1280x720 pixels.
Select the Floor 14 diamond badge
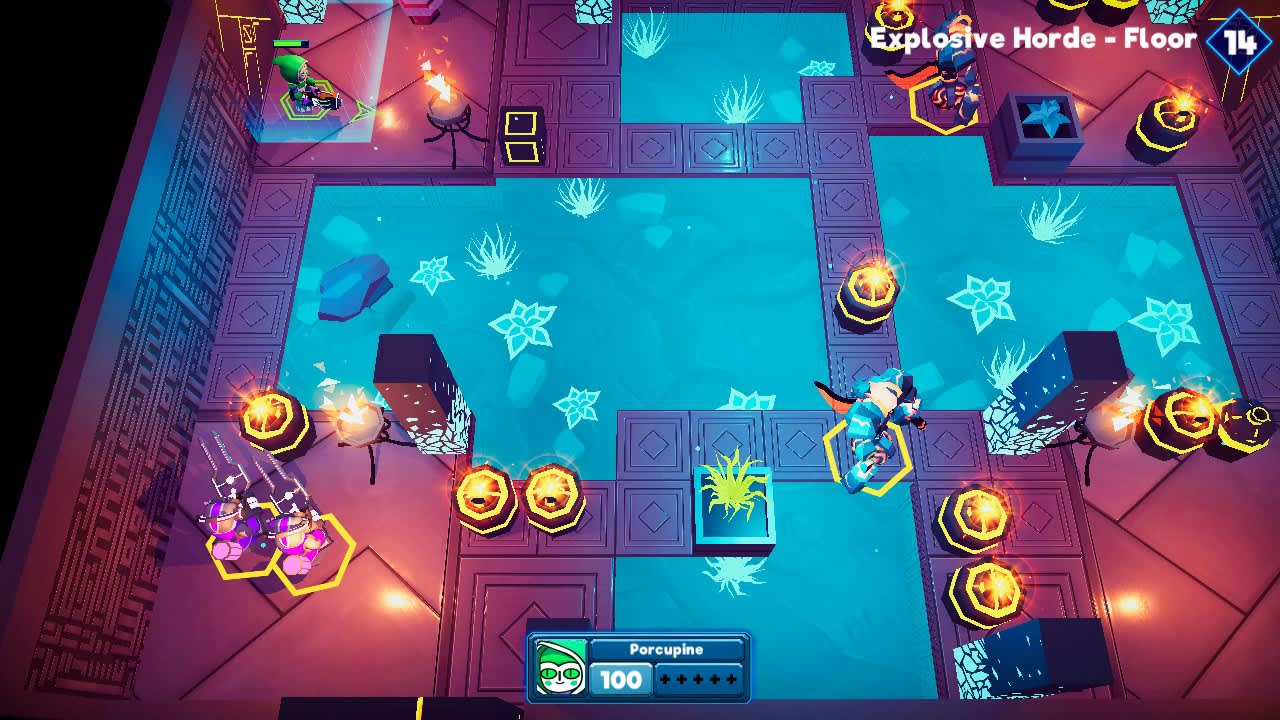(x=1240, y=40)
